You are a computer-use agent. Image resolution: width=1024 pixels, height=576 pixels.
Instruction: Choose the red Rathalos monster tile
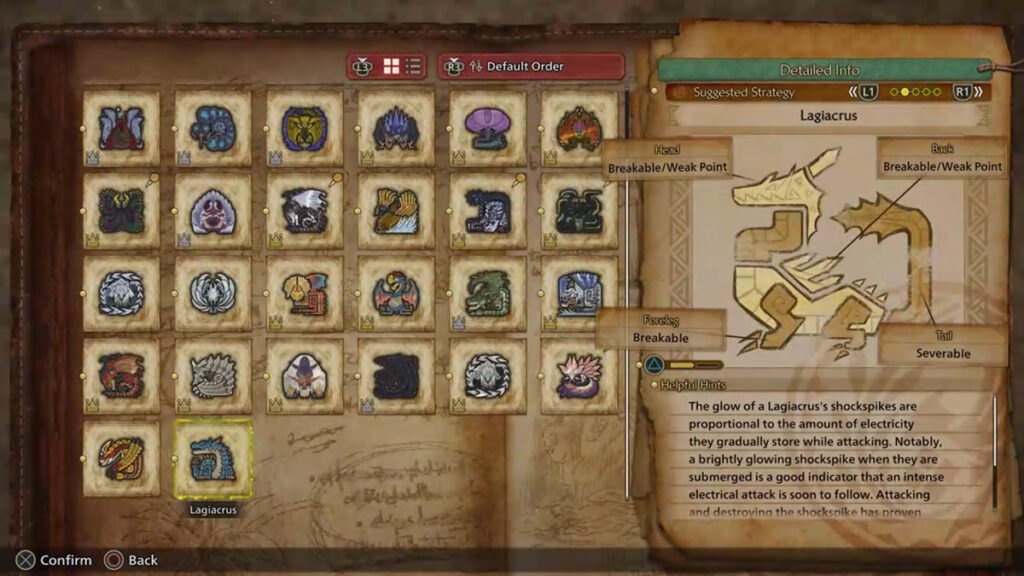[121, 376]
